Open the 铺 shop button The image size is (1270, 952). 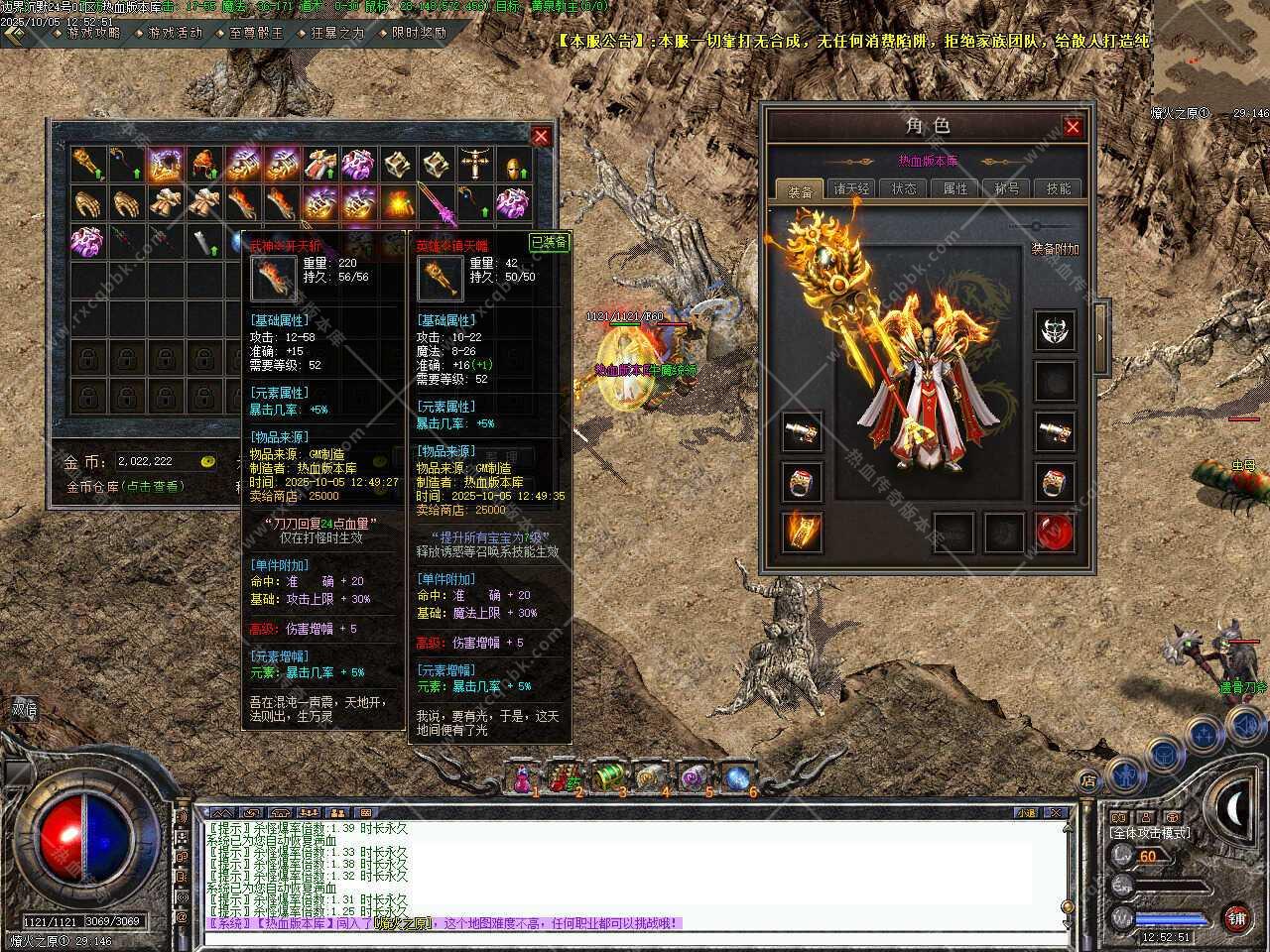1236,917
